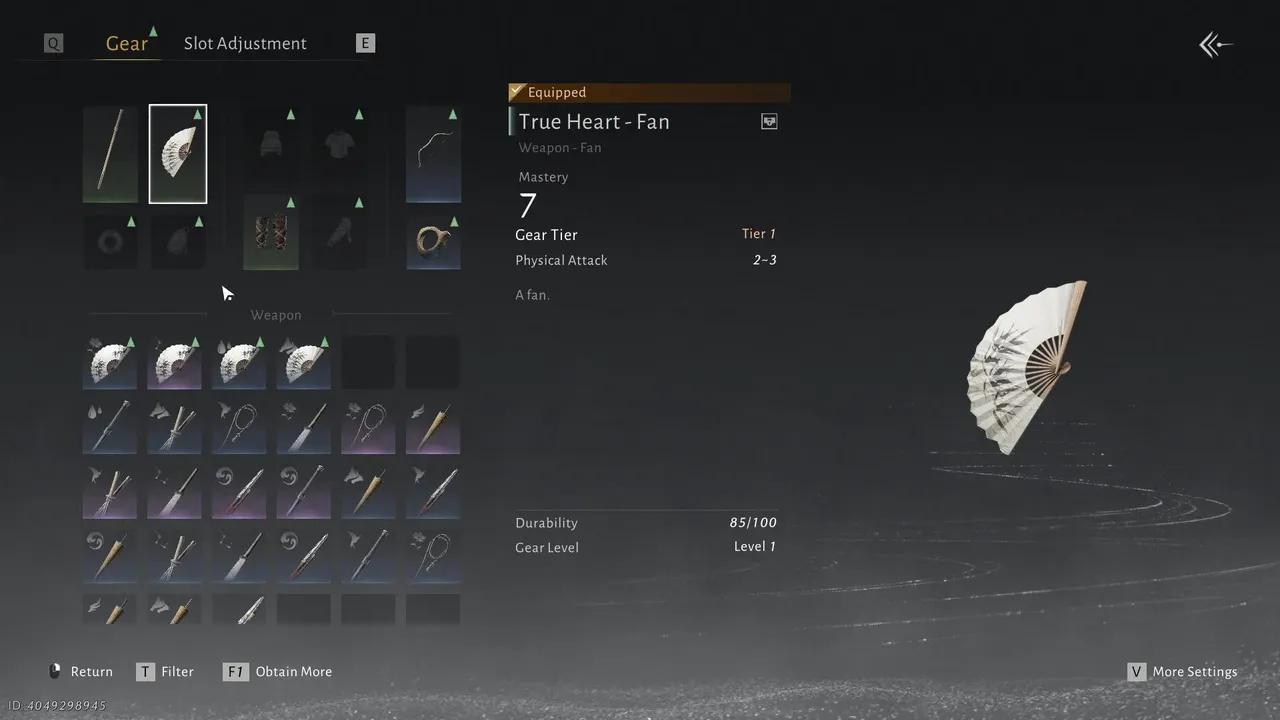Select the white-bordered equipped fan slot
Screen dimensions: 1280x720
[x=178, y=154]
